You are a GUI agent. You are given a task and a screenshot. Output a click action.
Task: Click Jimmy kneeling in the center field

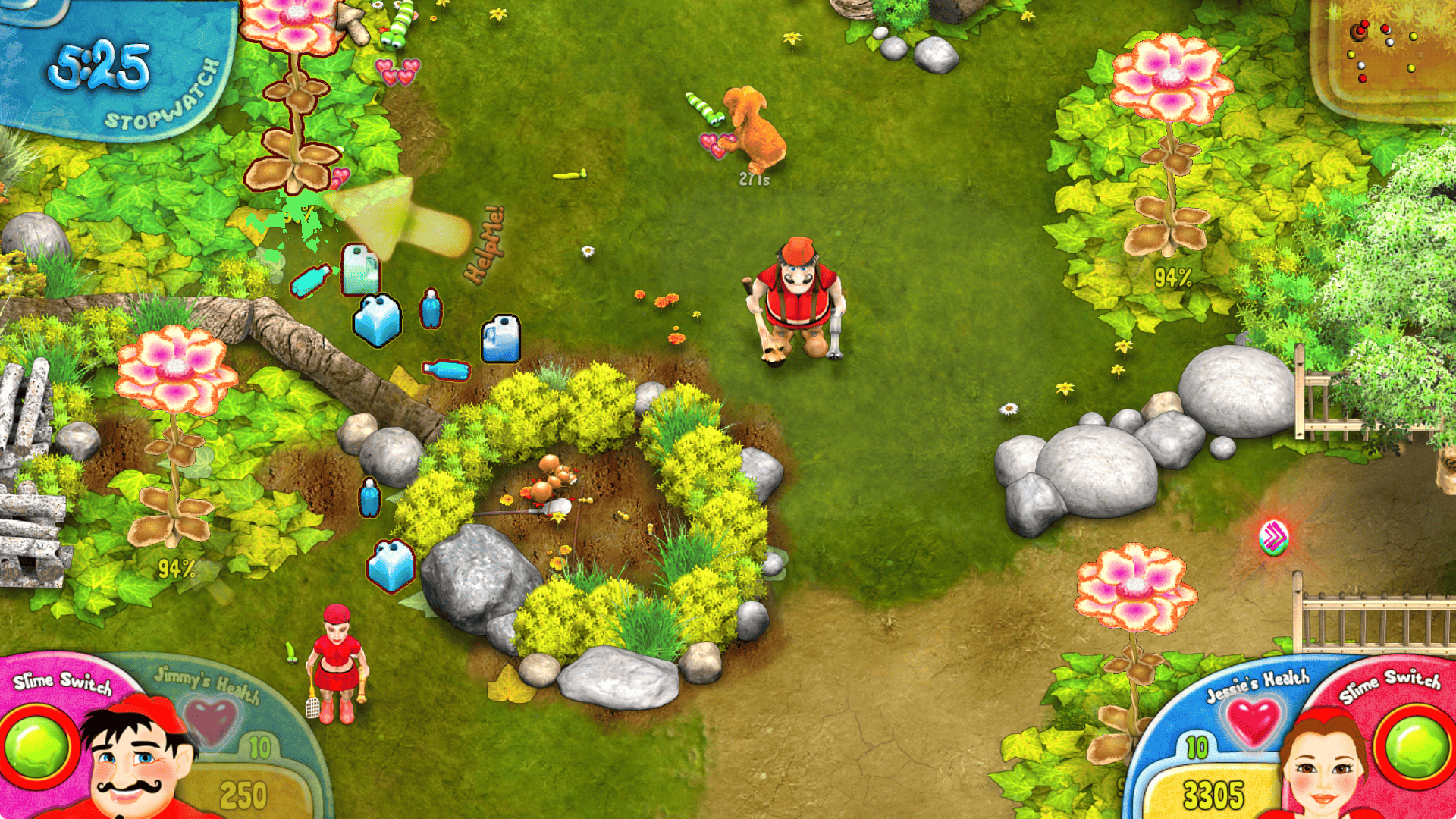796,303
